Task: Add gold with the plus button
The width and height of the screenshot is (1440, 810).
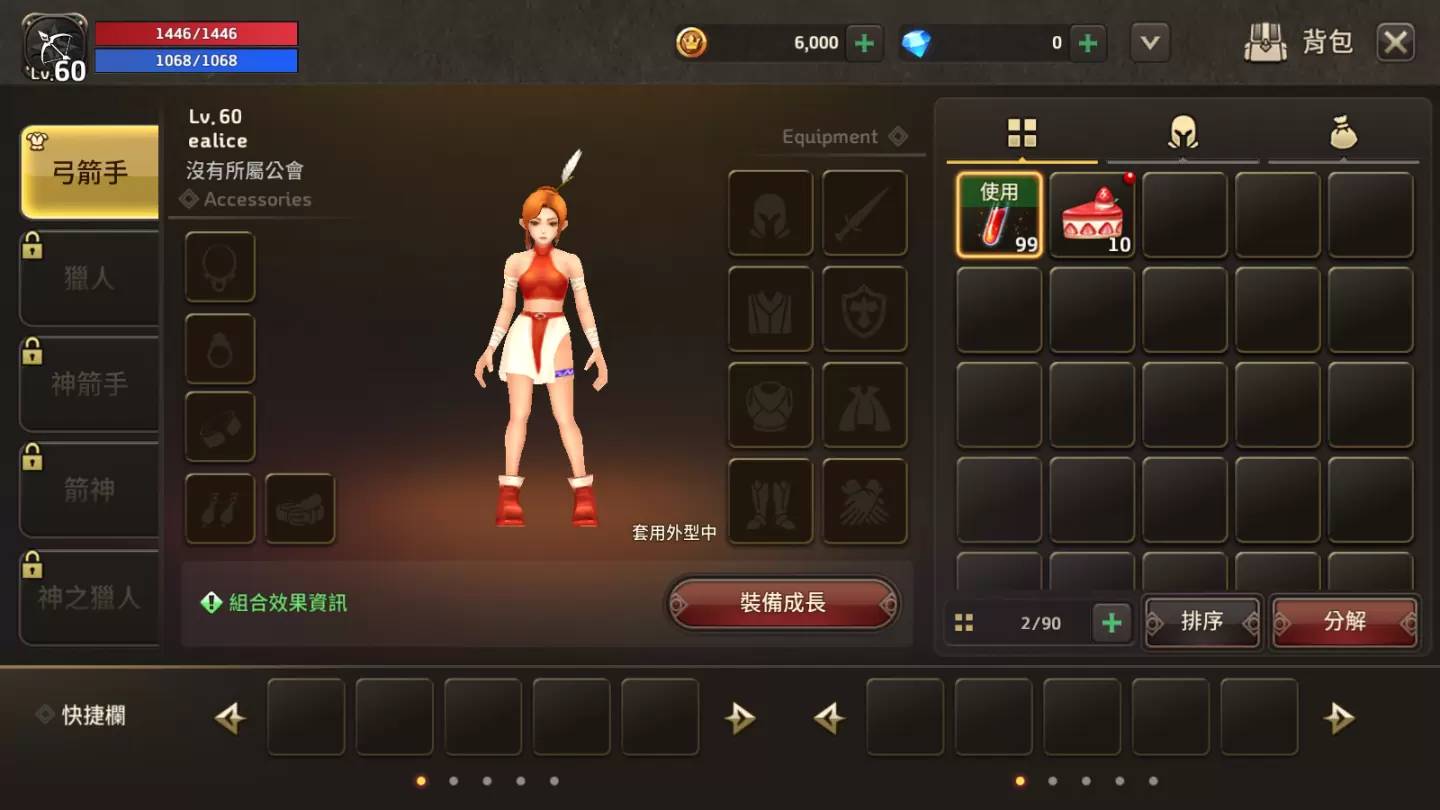Action: click(865, 43)
